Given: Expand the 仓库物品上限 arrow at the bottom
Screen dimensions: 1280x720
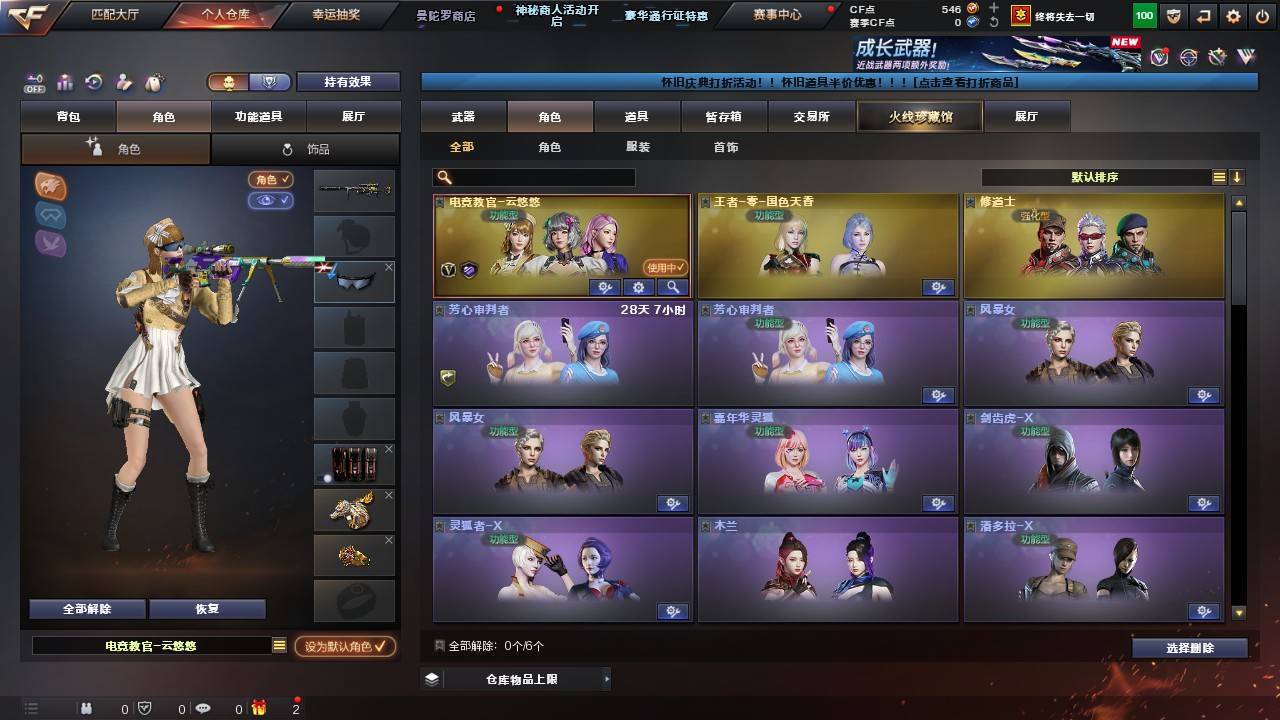Looking at the screenshot, I should point(607,677).
